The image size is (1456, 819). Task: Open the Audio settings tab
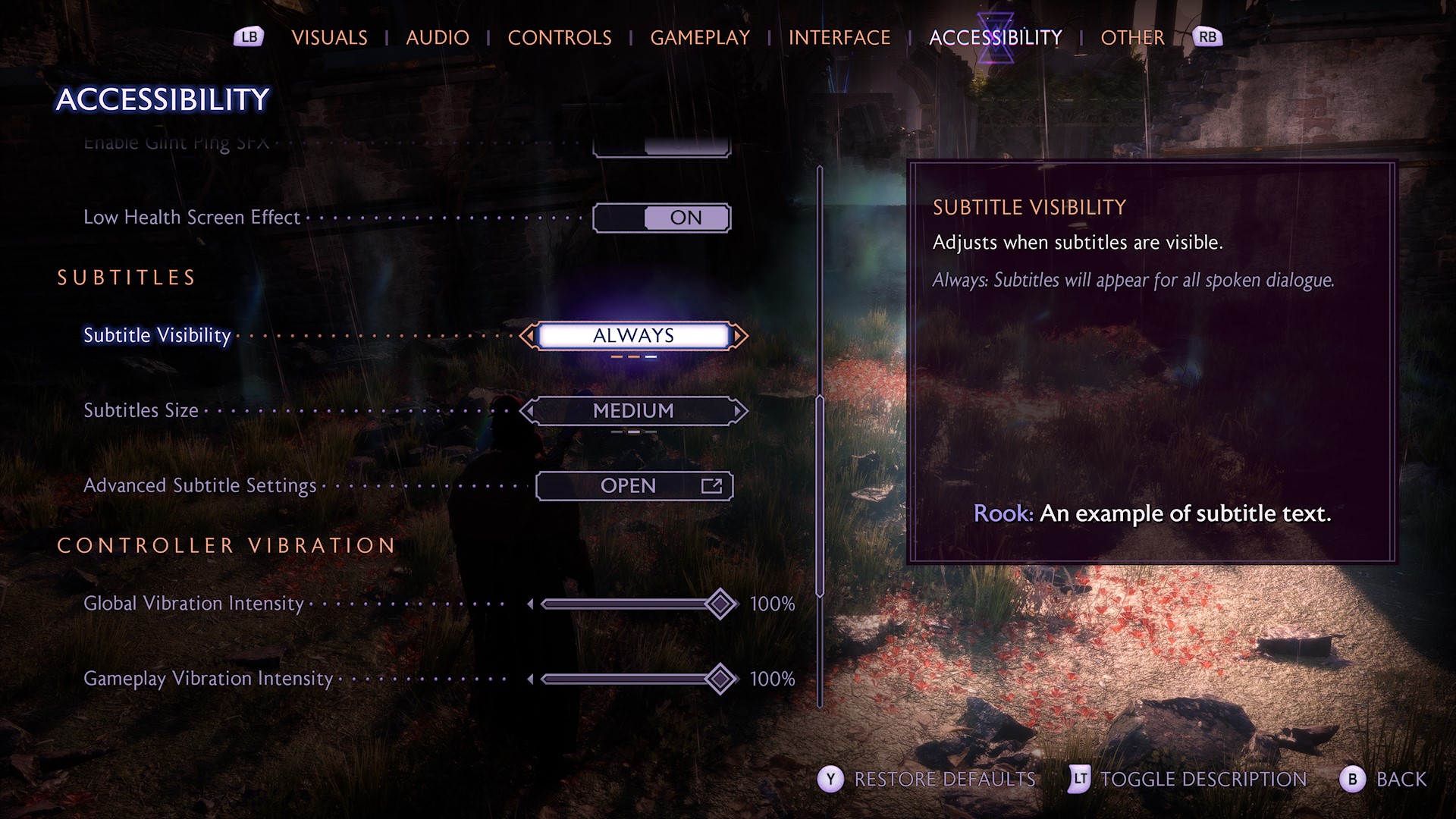(x=438, y=37)
